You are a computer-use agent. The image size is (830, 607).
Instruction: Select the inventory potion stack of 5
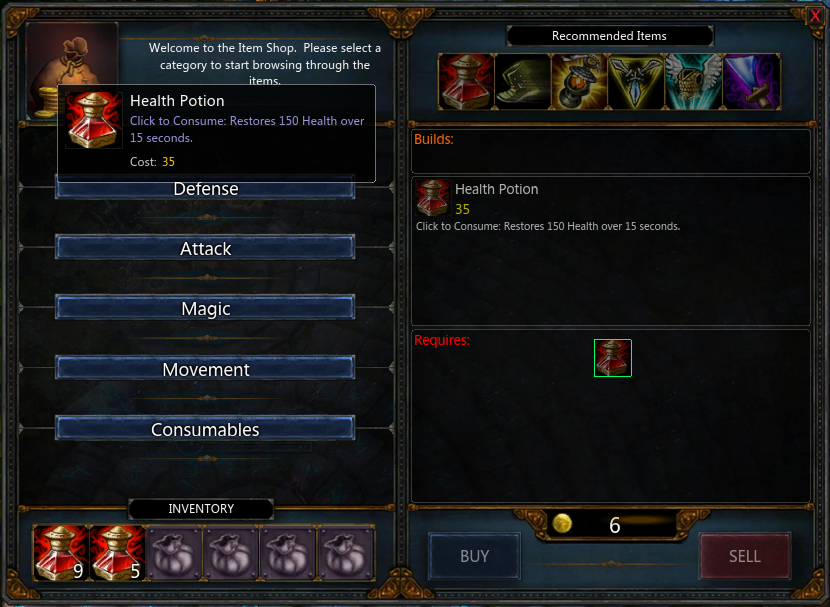click(117, 553)
